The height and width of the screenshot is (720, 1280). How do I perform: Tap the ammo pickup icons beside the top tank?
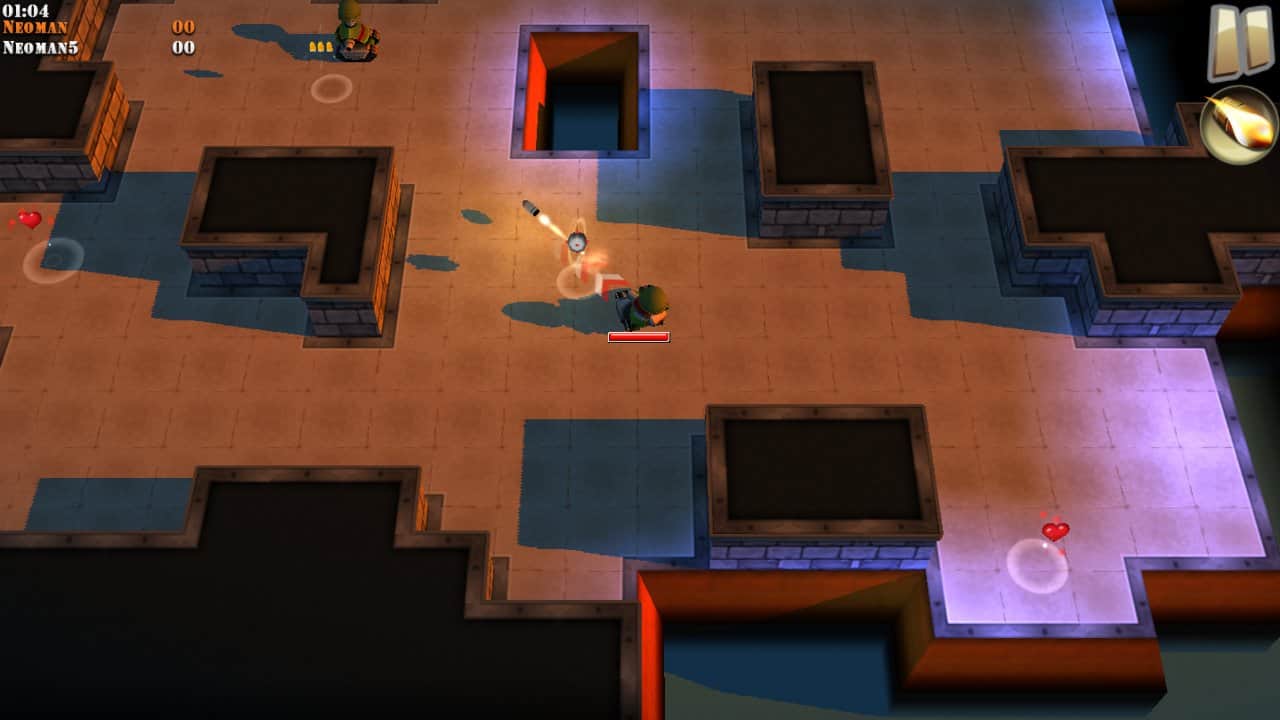click(323, 45)
